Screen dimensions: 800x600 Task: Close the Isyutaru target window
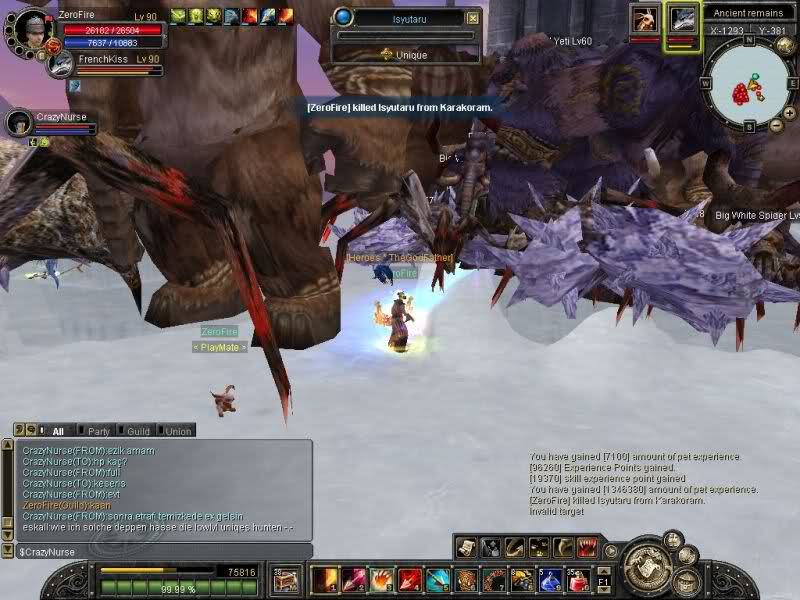473,18
